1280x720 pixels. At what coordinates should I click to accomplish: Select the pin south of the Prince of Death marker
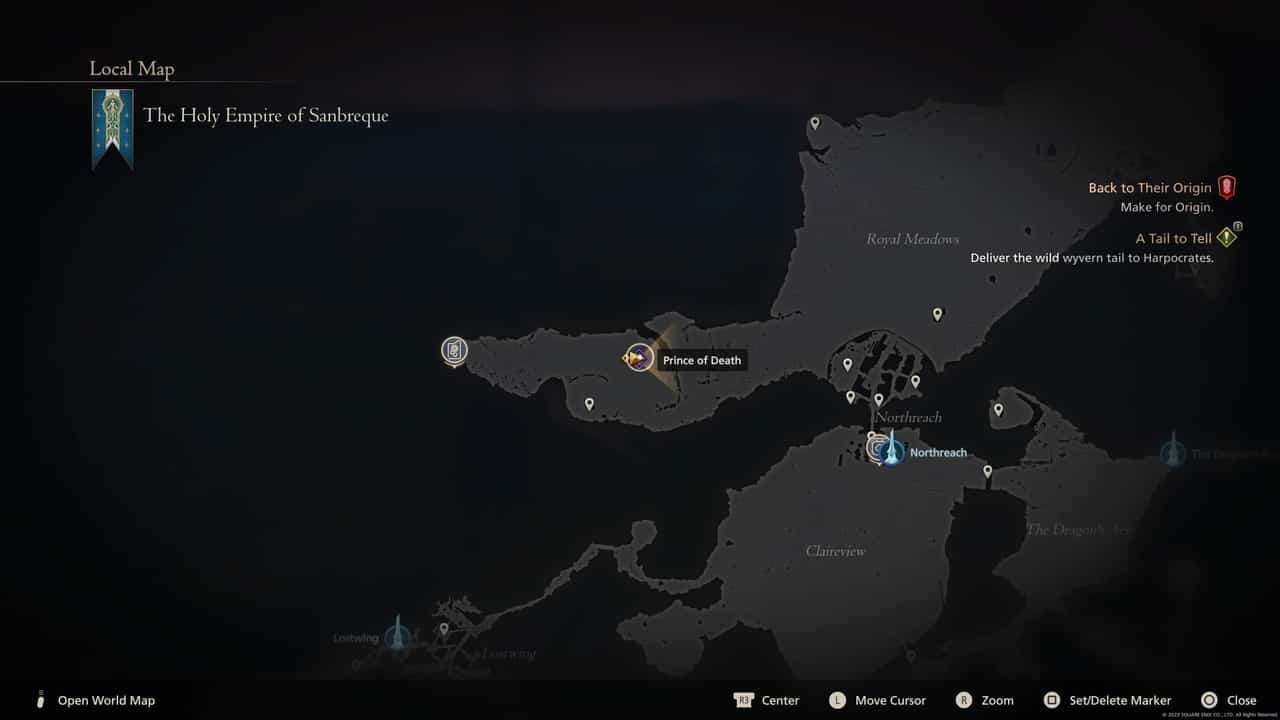[589, 403]
